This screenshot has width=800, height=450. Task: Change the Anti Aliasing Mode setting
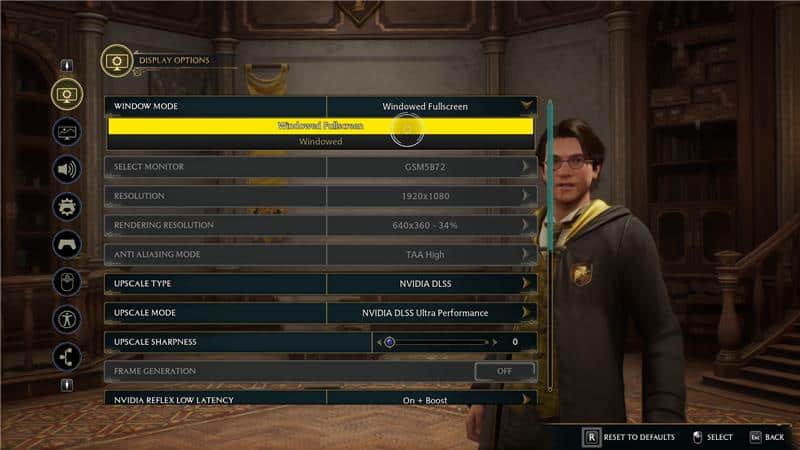point(431,254)
